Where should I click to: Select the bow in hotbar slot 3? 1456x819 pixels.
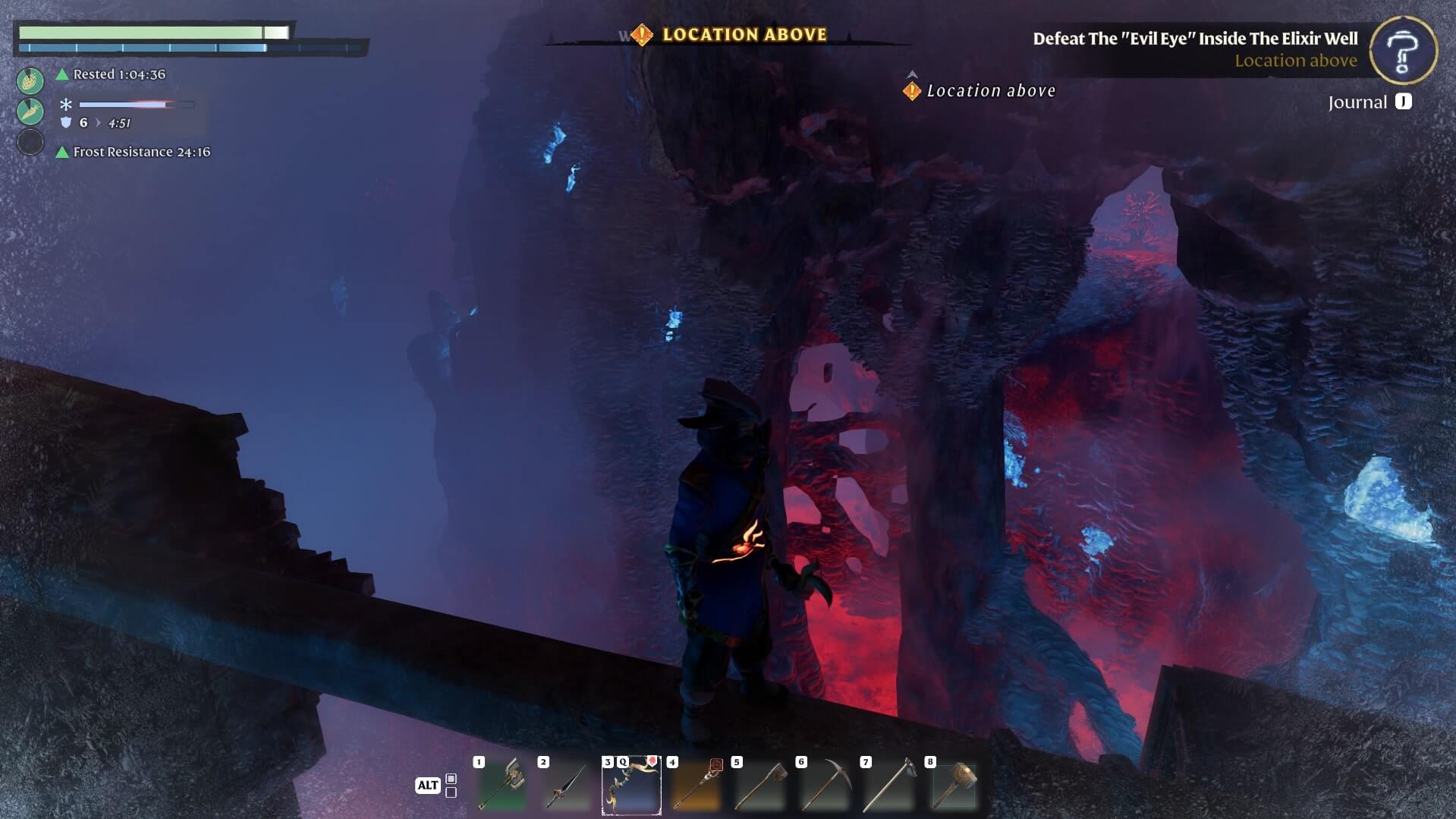click(x=631, y=786)
